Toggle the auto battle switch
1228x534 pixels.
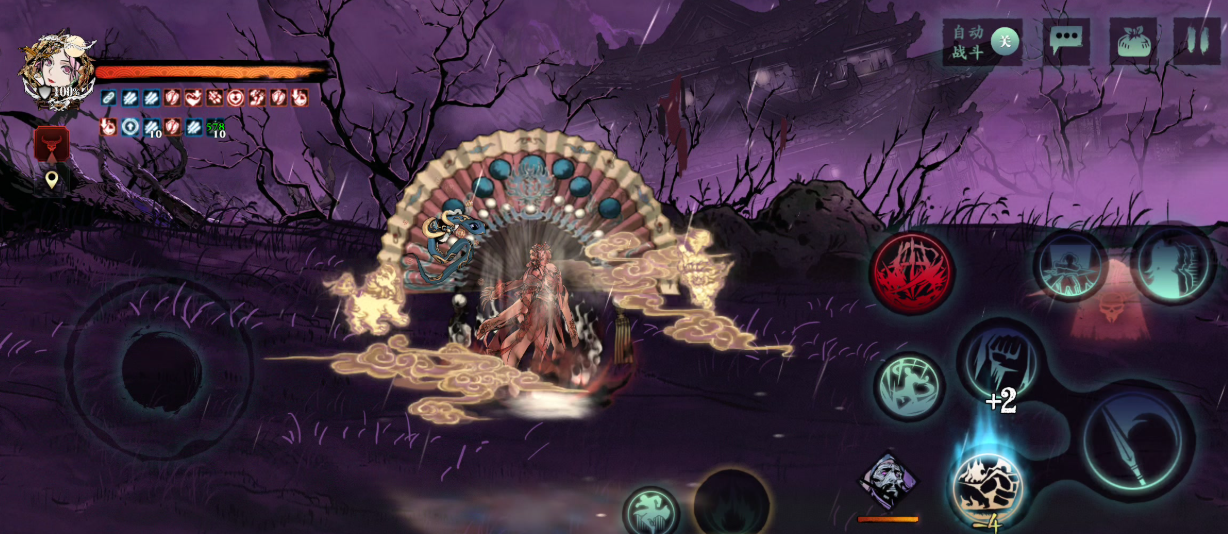1004,41
